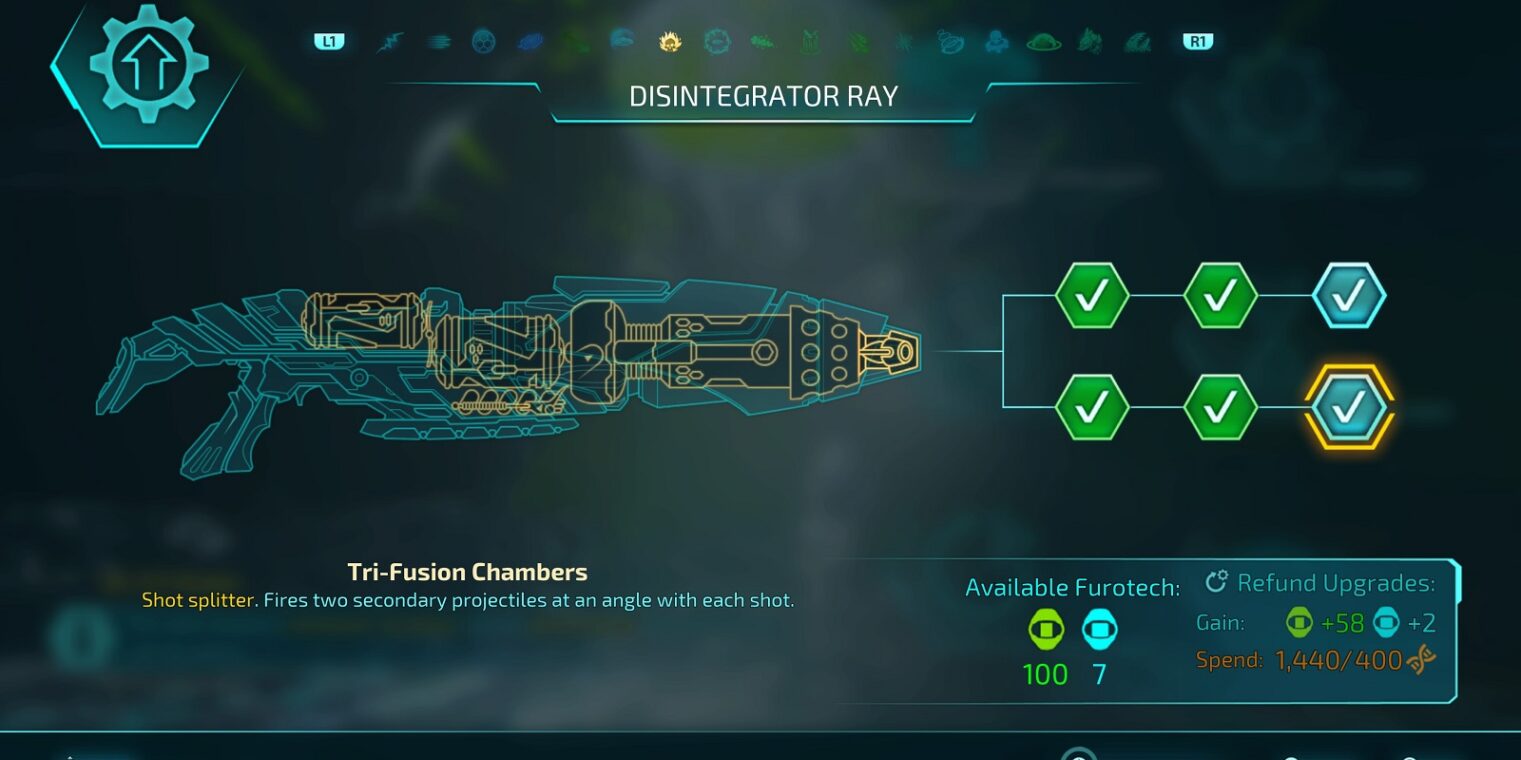The height and width of the screenshot is (760, 1521).
Task: Select the highlighted Tri-Fusion Chambers upgrade node
Action: [x=1348, y=407]
